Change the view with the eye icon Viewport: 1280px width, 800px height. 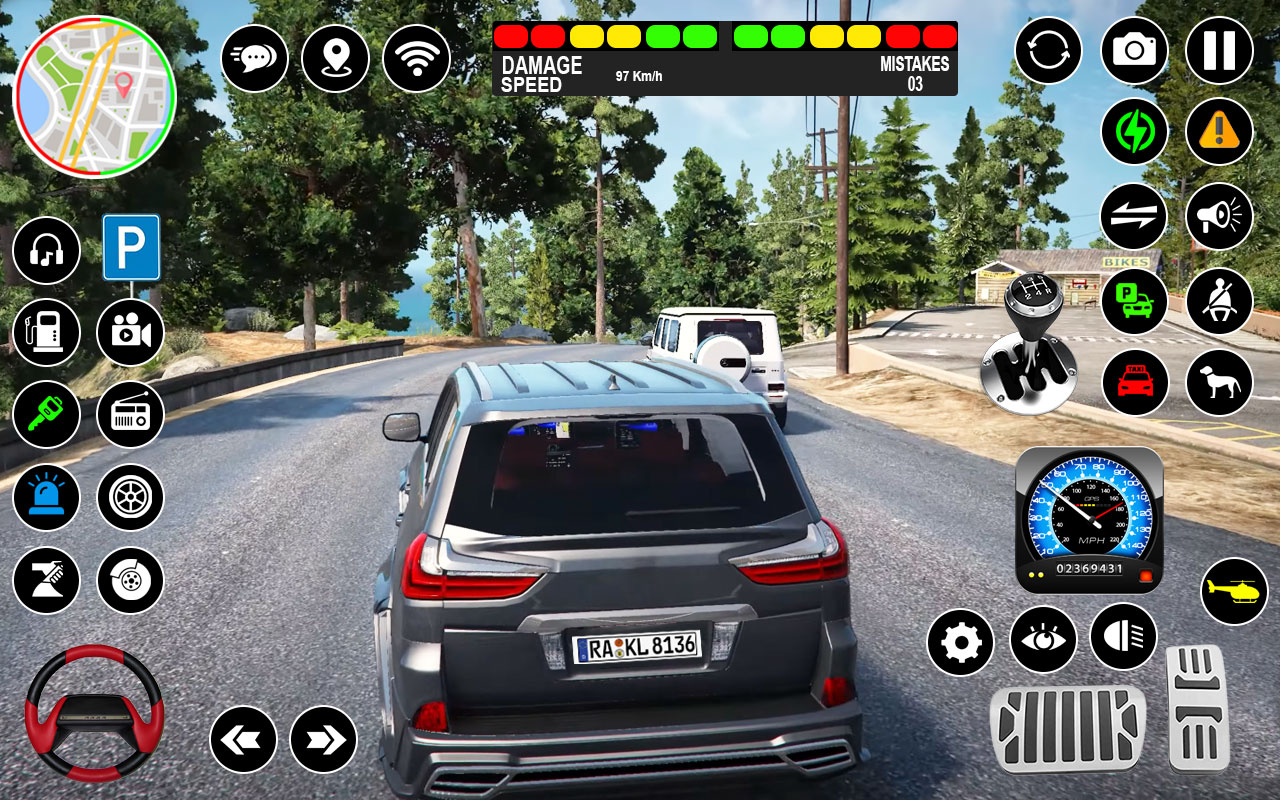click(x=1043, y=639)
